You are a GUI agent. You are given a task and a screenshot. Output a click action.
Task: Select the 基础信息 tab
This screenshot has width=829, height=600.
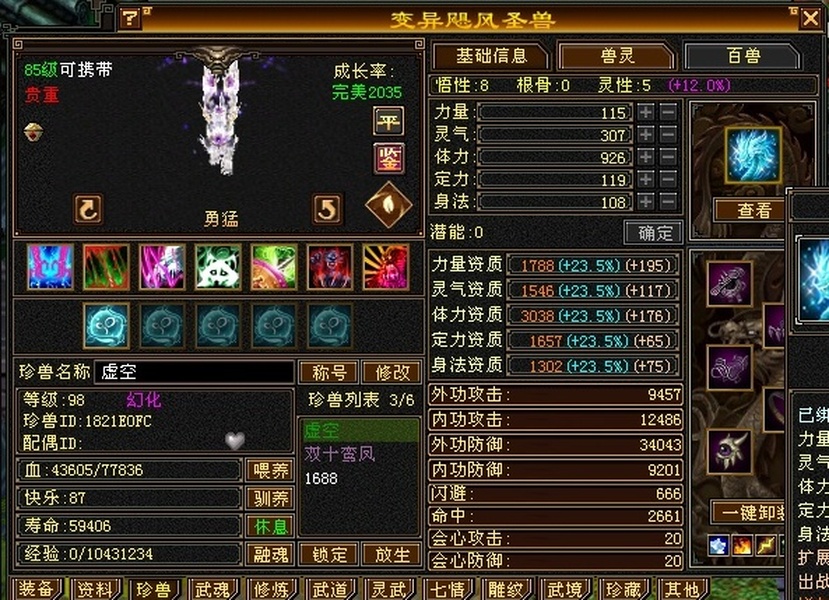(x=491, y=56)
